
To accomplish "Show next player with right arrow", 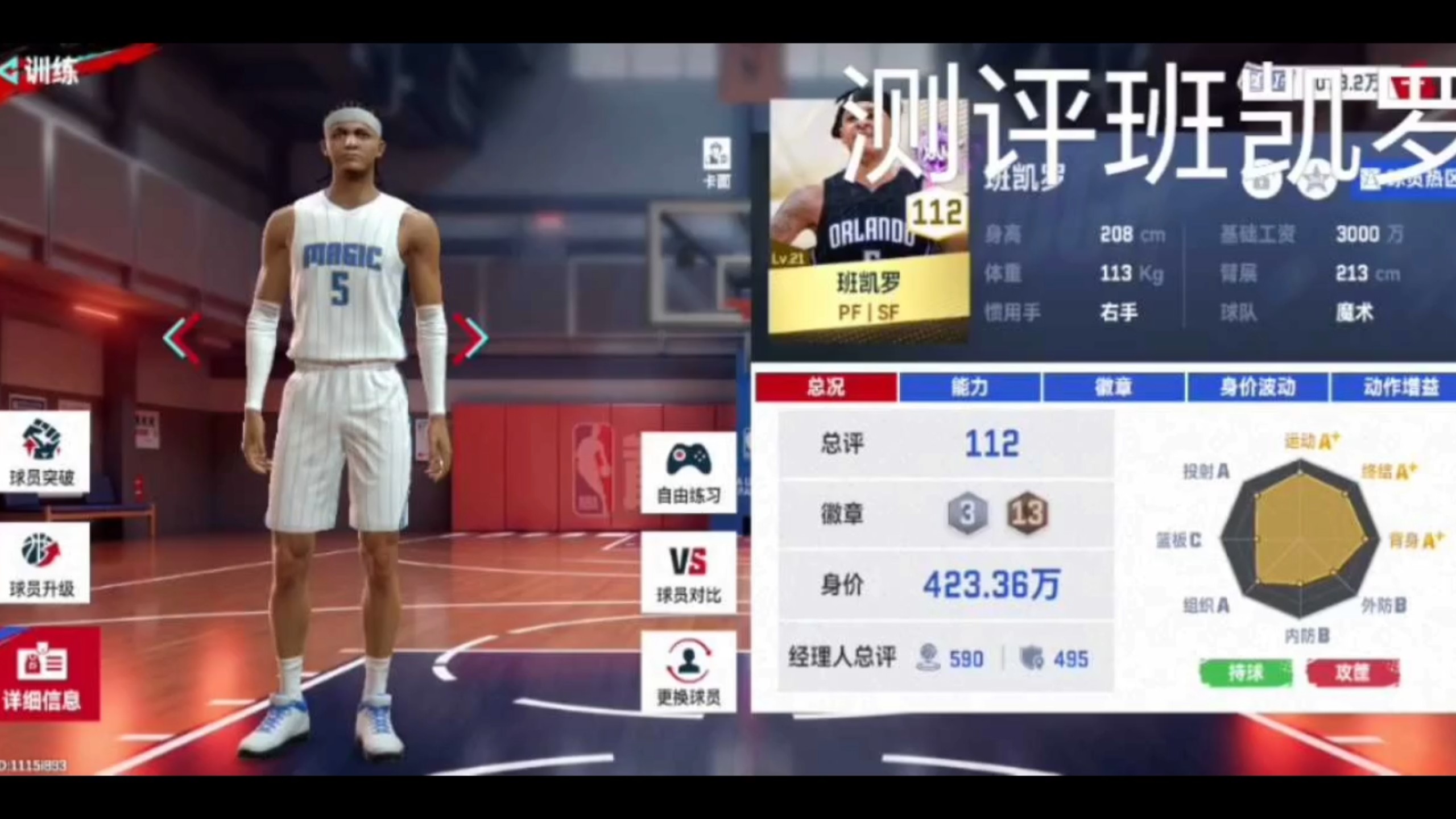I will [471, 338].
